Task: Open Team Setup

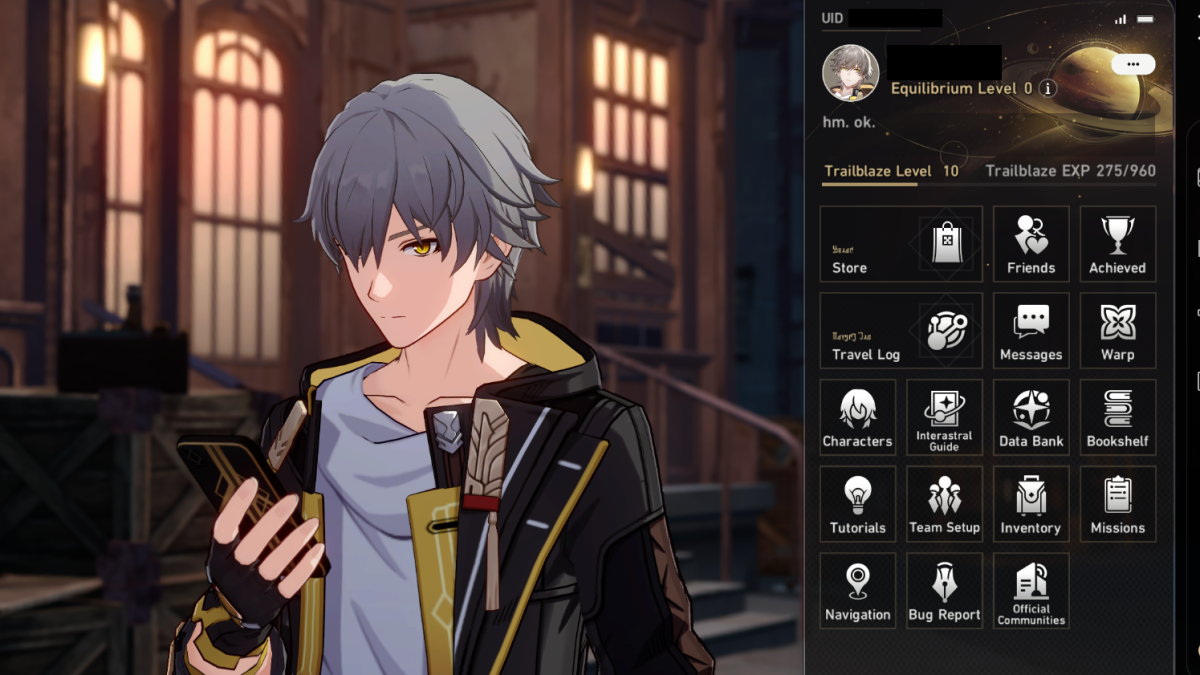Action: 944,504
